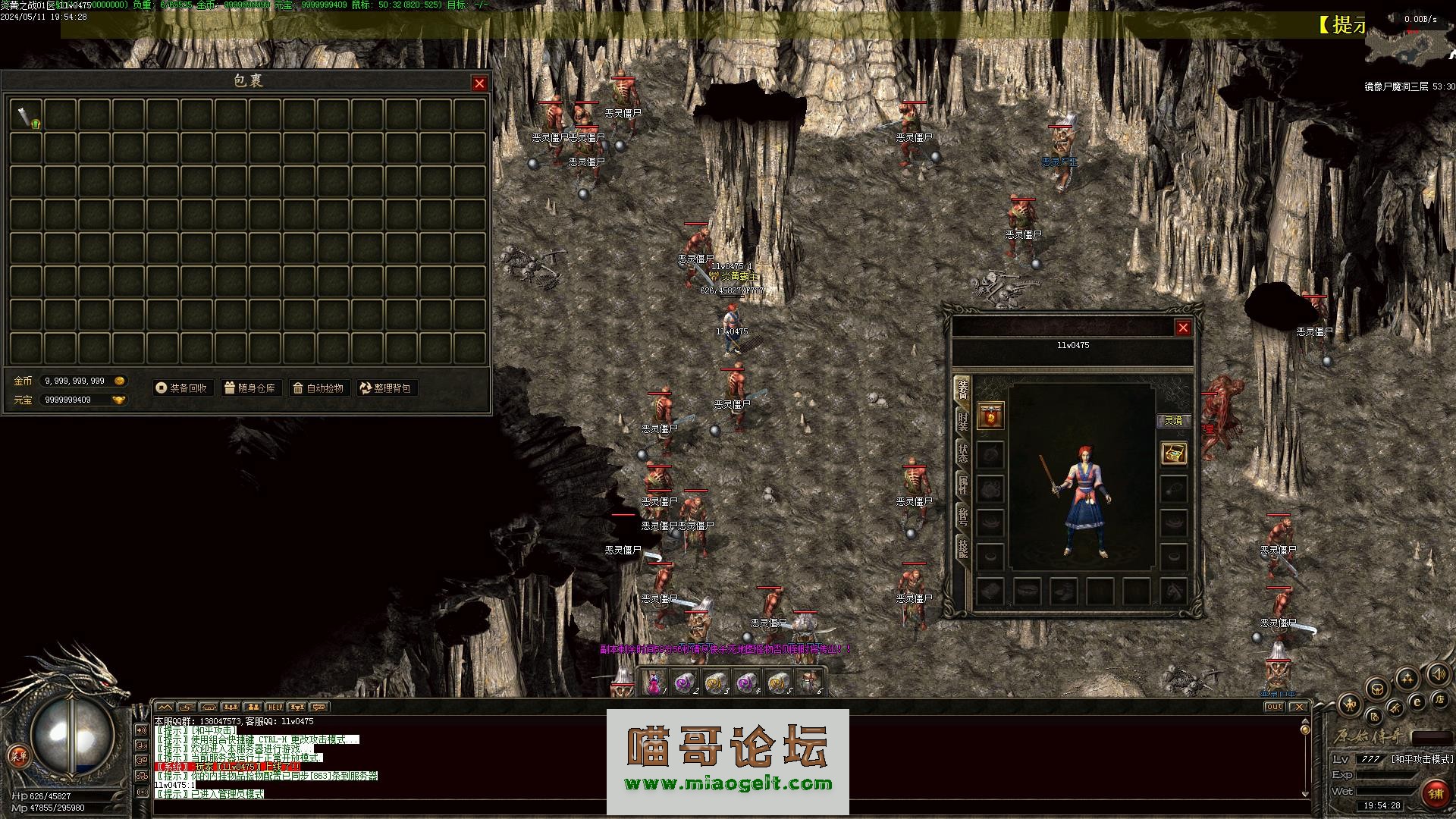
Task: Use the pink potion in hotbar slot 1
Action: [x=654, y=682]
